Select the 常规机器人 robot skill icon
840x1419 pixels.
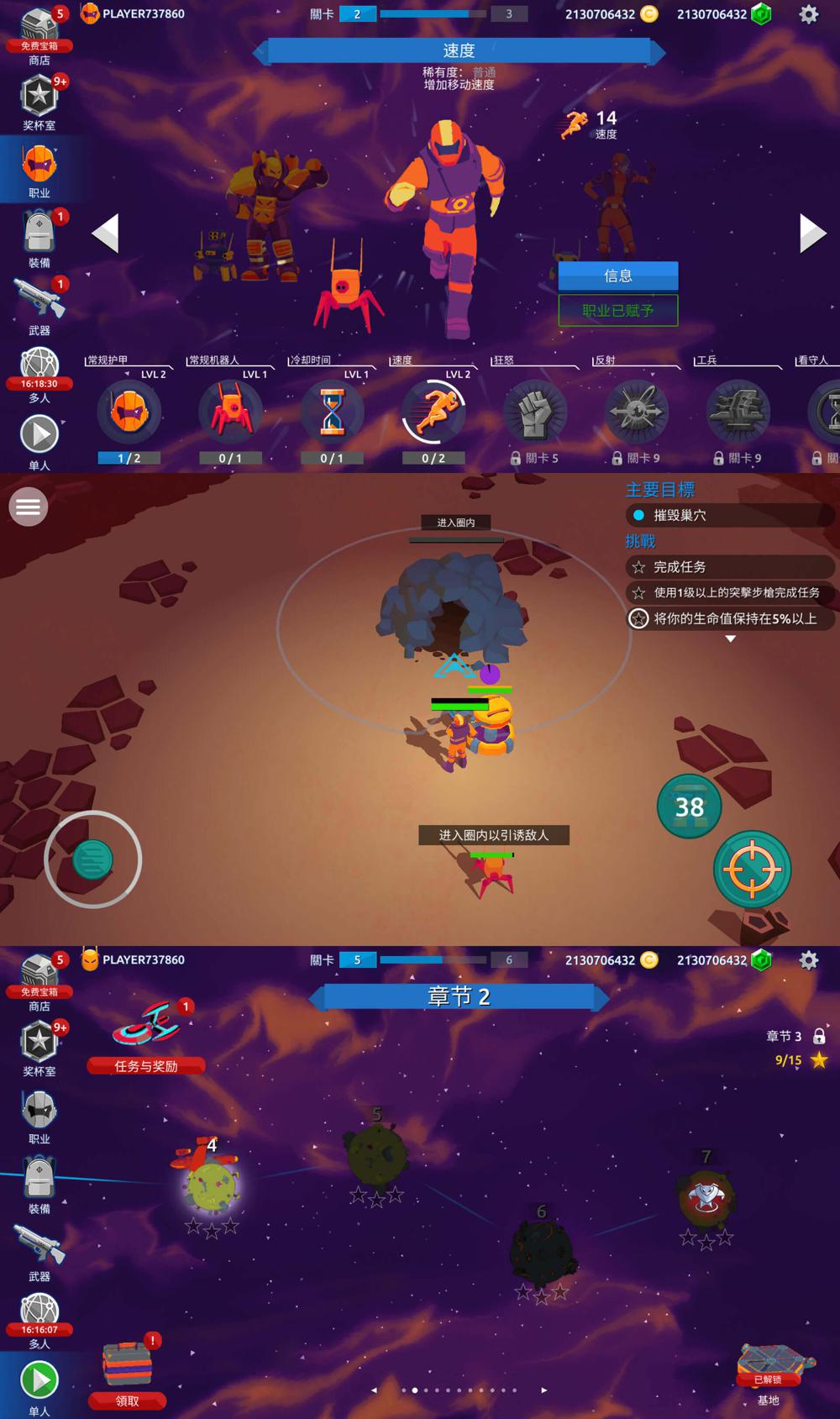tap(230, 412)
